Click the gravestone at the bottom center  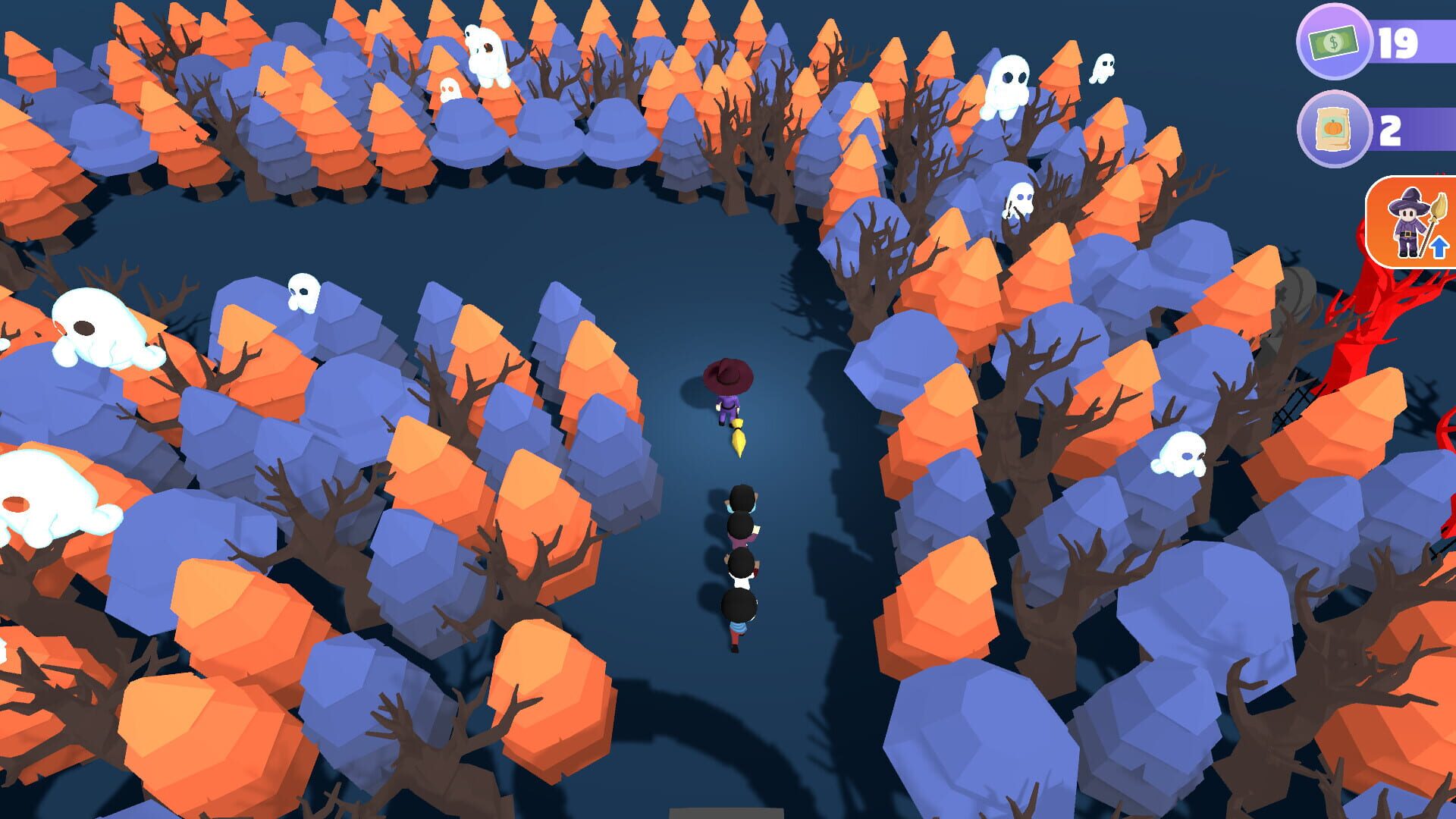[728, 811]
